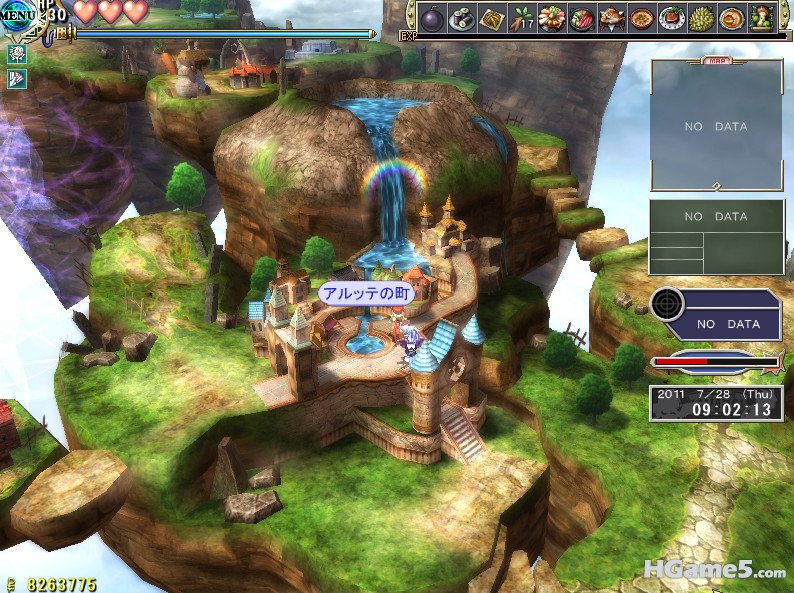The height and width of the screenshot is (593, 794).
Task: Choose the spiky green durian fruit slot
Action: 701,19
